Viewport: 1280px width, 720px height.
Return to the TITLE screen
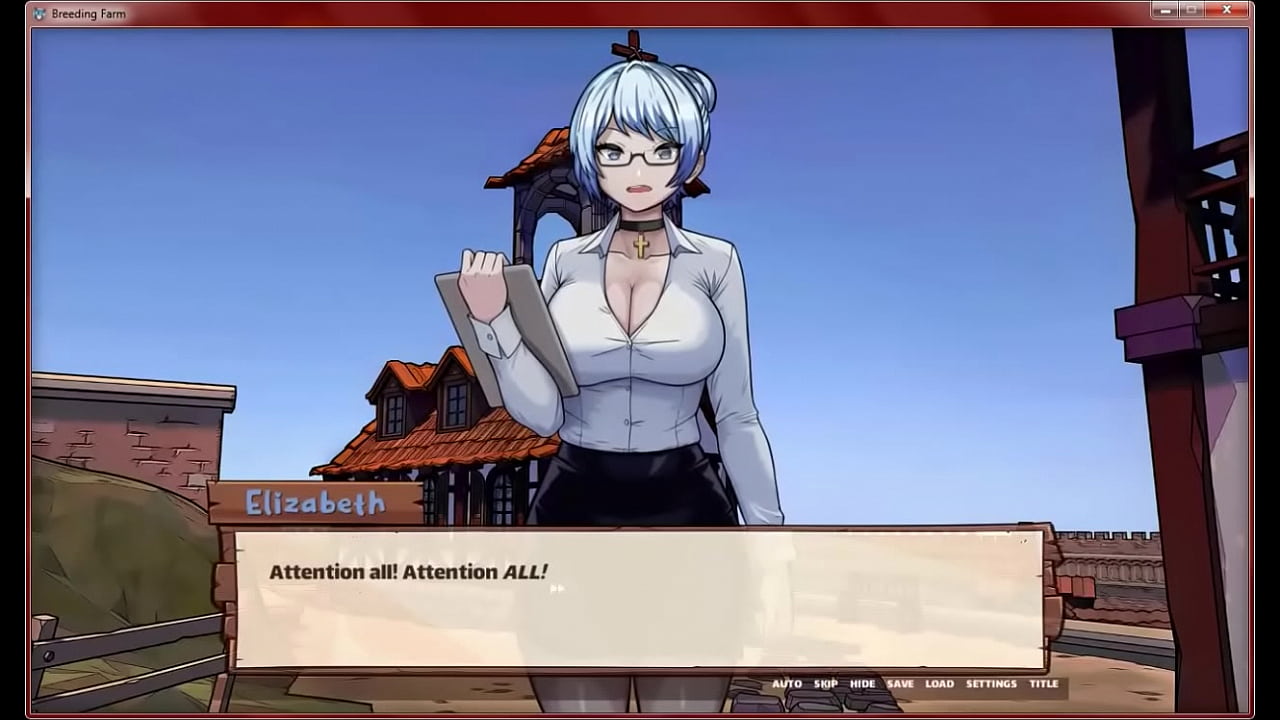point(1043,684)
